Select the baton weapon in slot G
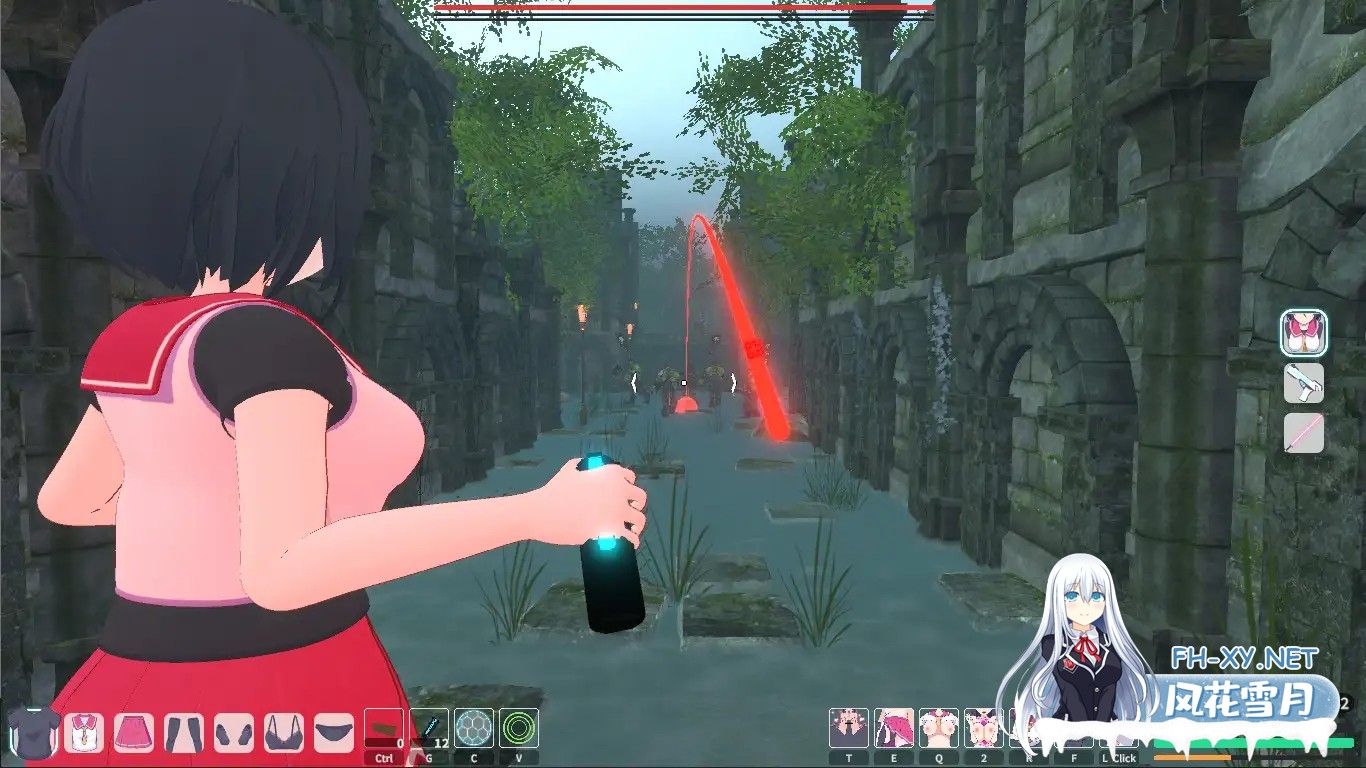This screenshot has height=768, width=1366. [x=430, y=728]
